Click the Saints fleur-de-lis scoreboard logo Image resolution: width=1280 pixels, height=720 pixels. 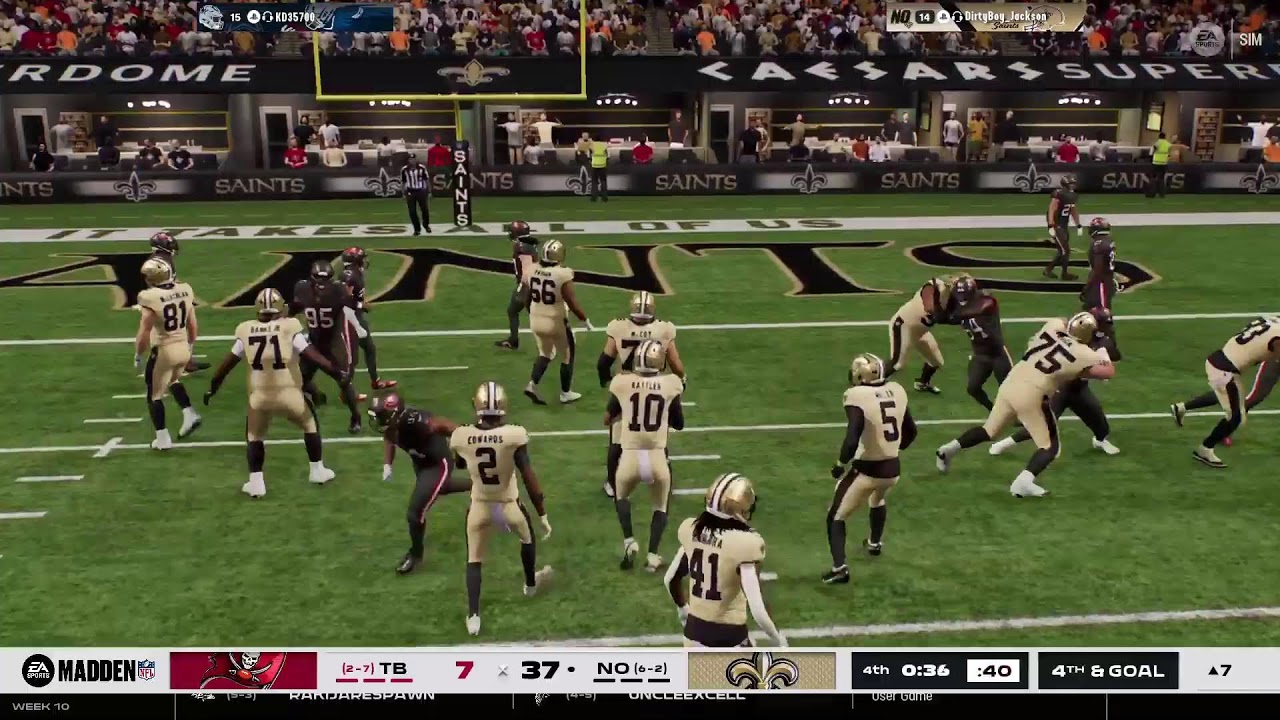(x=761, y=670)
